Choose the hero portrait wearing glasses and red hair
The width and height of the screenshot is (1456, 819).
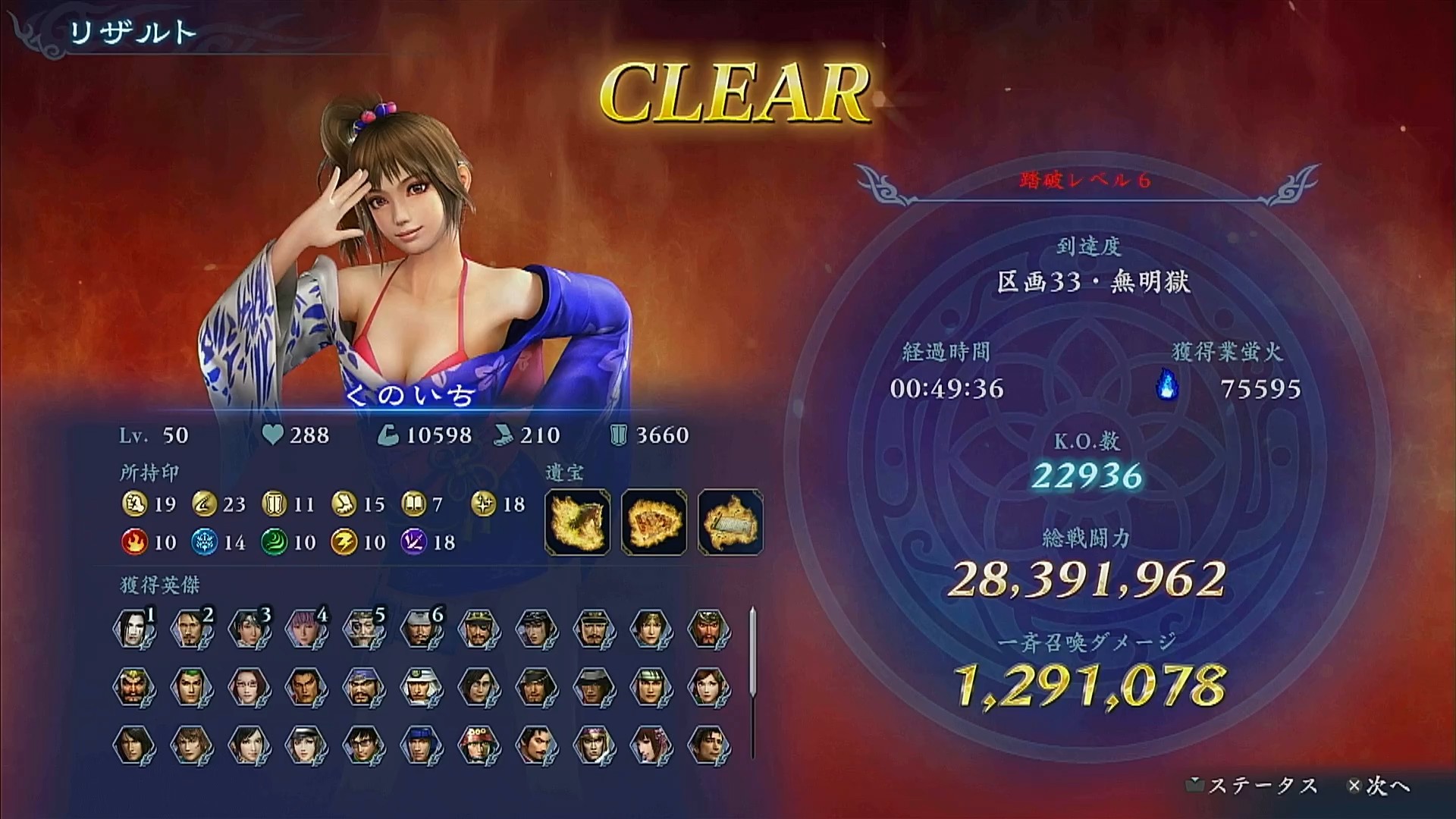(249, 687)
